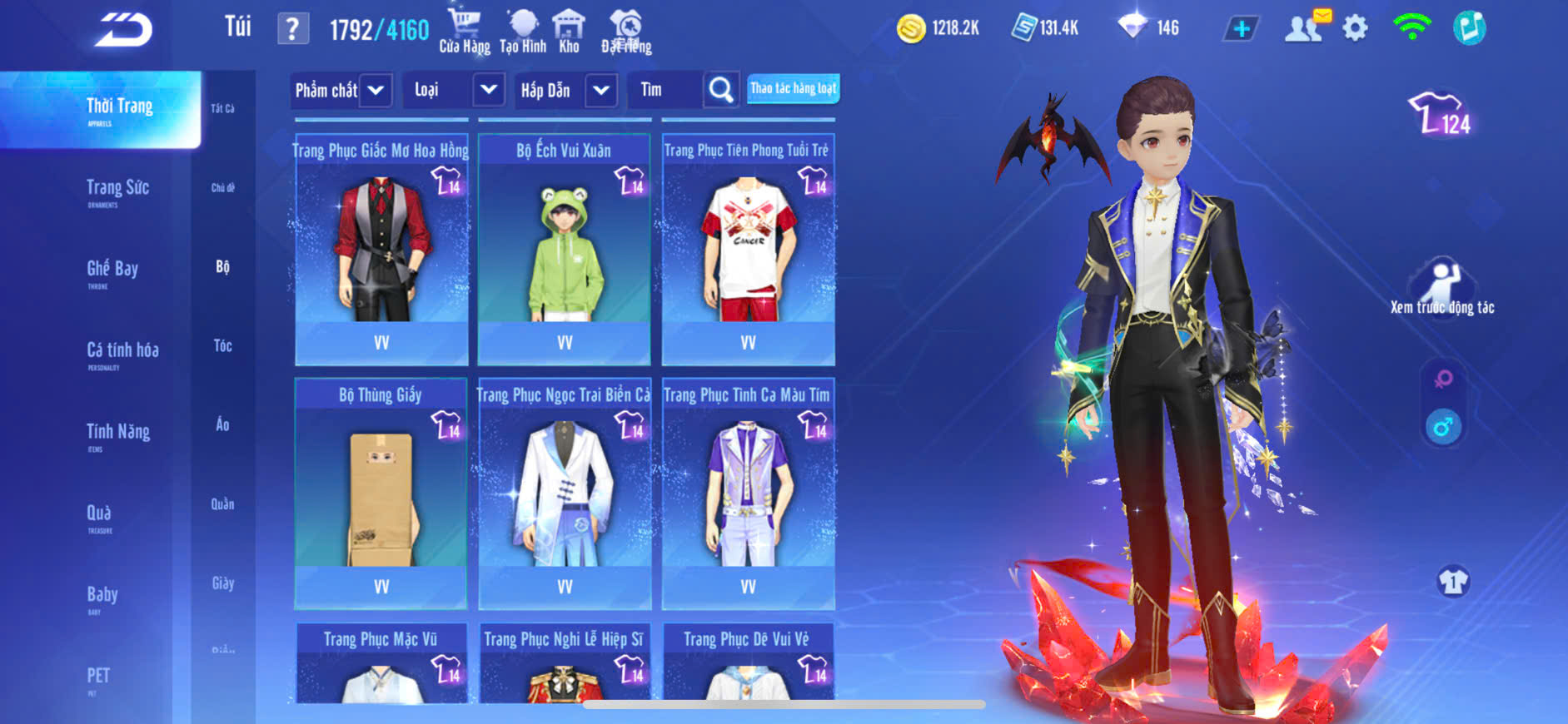Select the Tóc subcategory
Viewport: 1568px width, 724px height.
click(x=222, y=345)
